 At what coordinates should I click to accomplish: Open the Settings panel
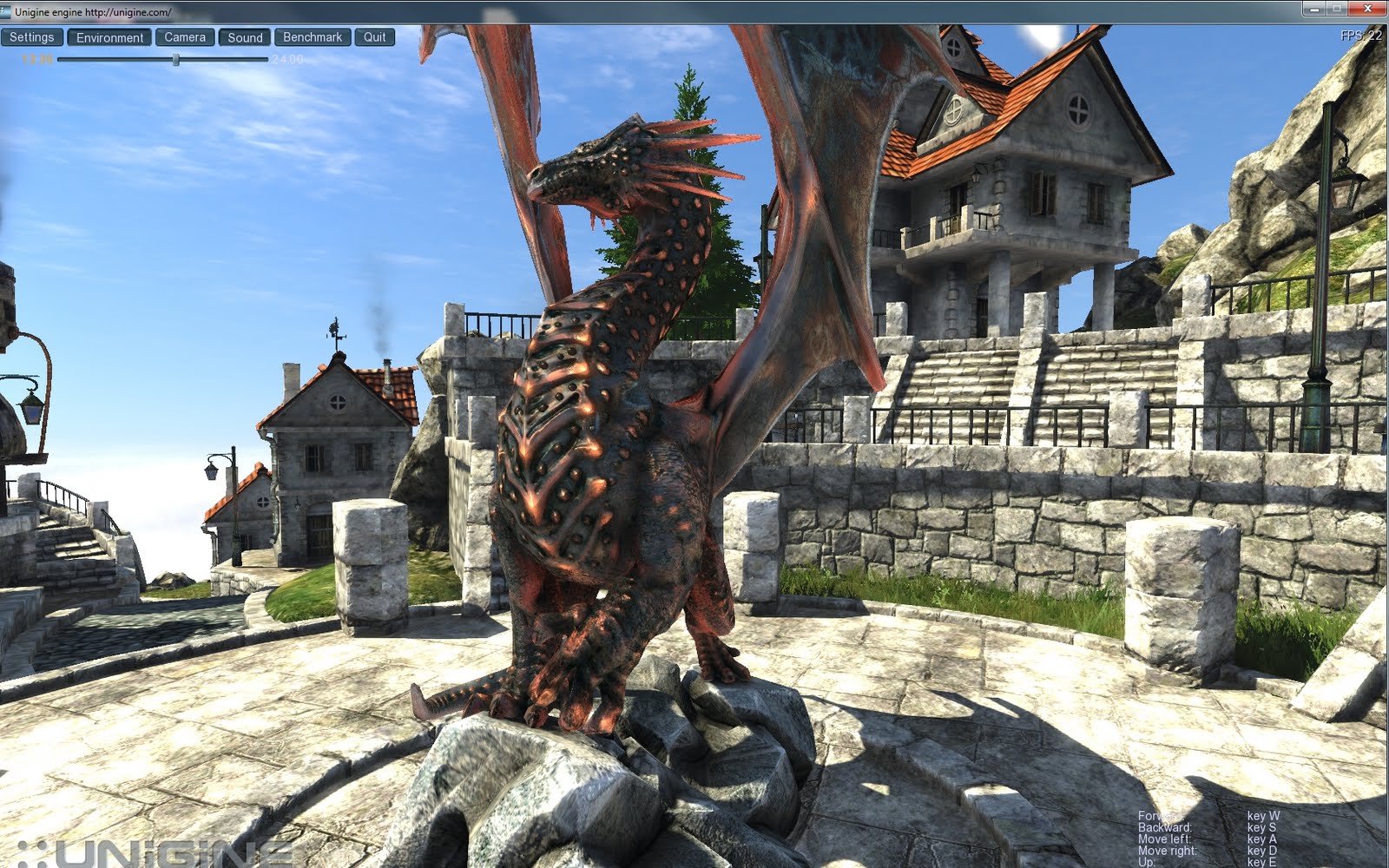[33, 37]
